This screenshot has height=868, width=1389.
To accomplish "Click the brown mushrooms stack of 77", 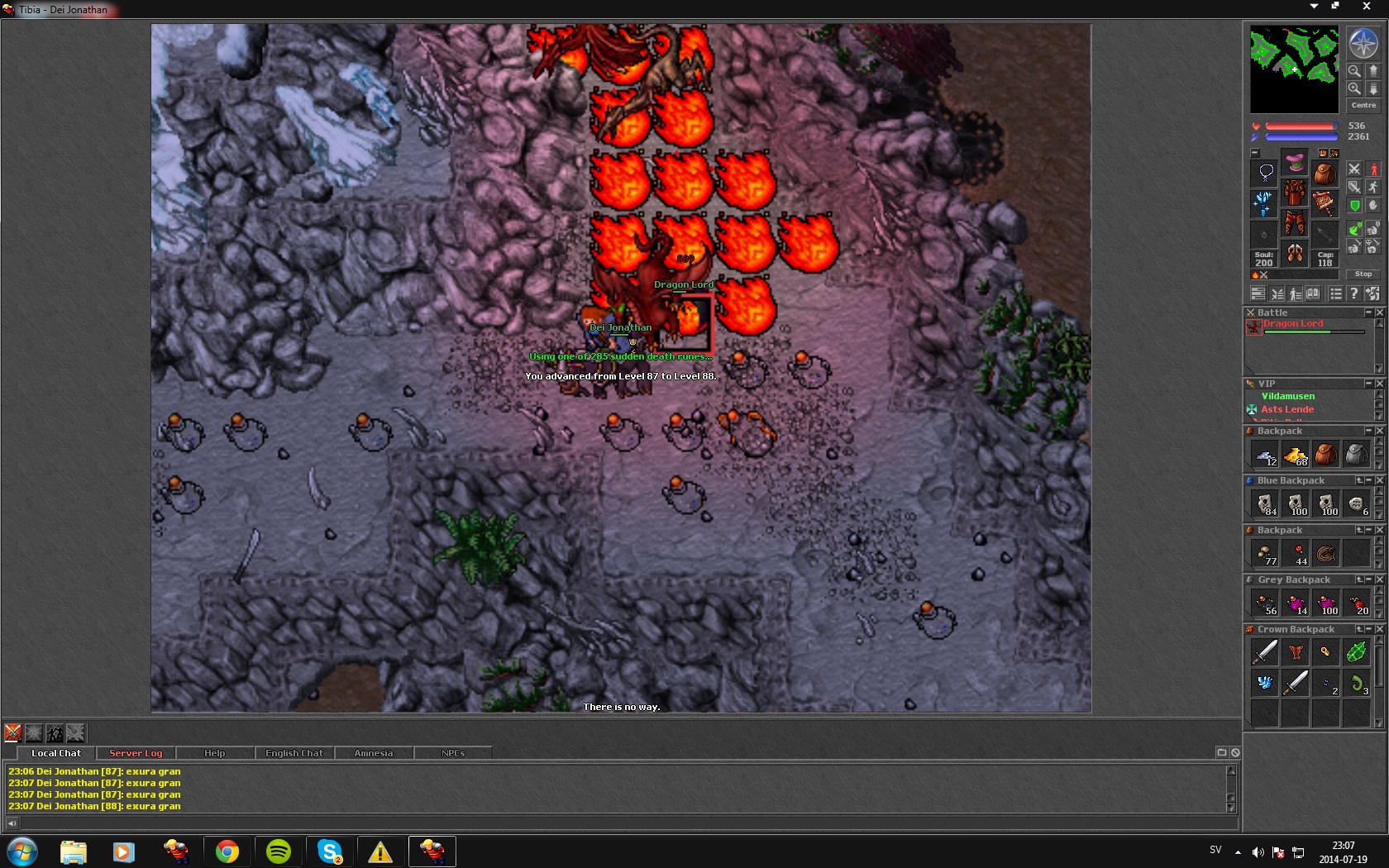I will (x=1265, y=554).
